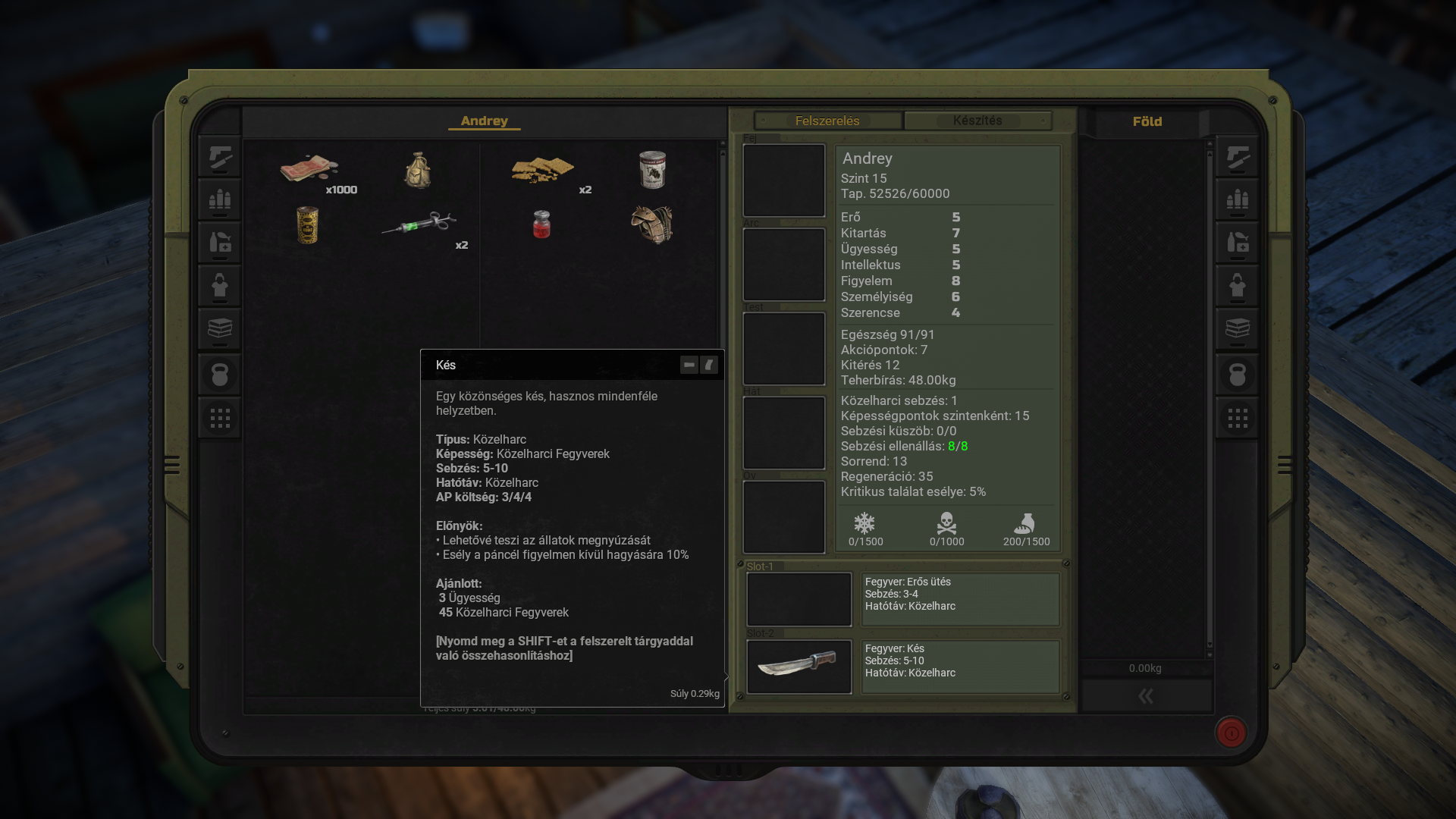Select the Andrey inventory tab
The image size is (1456, 819).
click(x=484, y=121)
